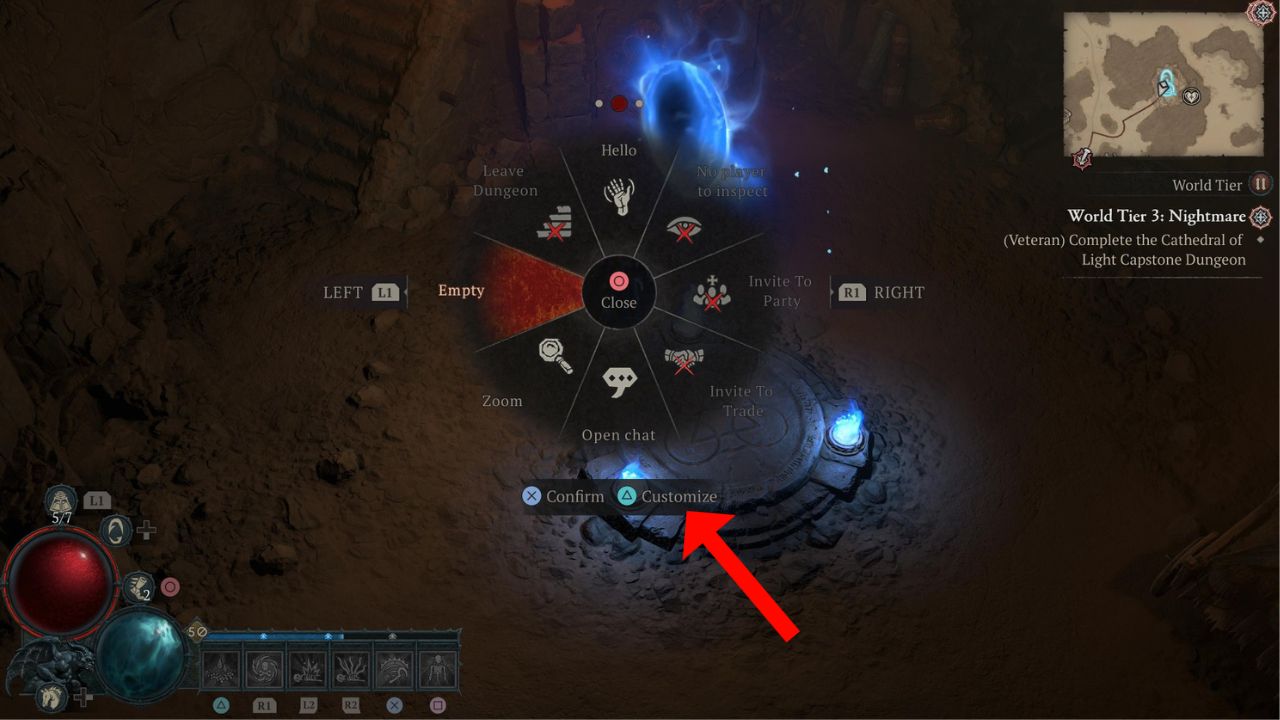Click the Customize button
Viewport: 1280px width, 720px height.
(x=681, y=496)
